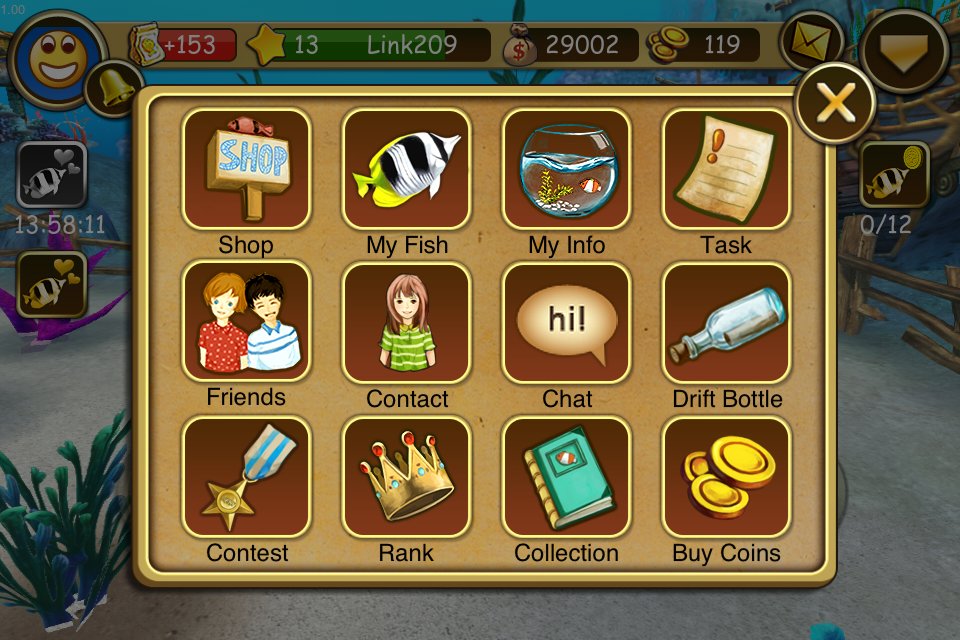Open the Contest medal tile
This screenshot has width=960, height=640.
point(246,477)
